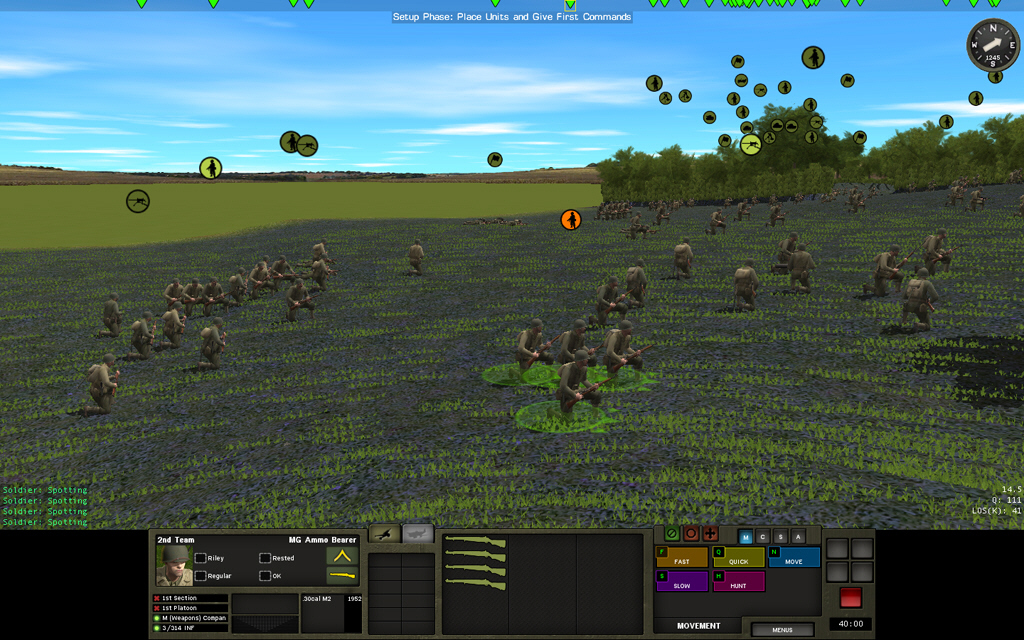Click the four-way arrow cross icon

click(710, 534)
